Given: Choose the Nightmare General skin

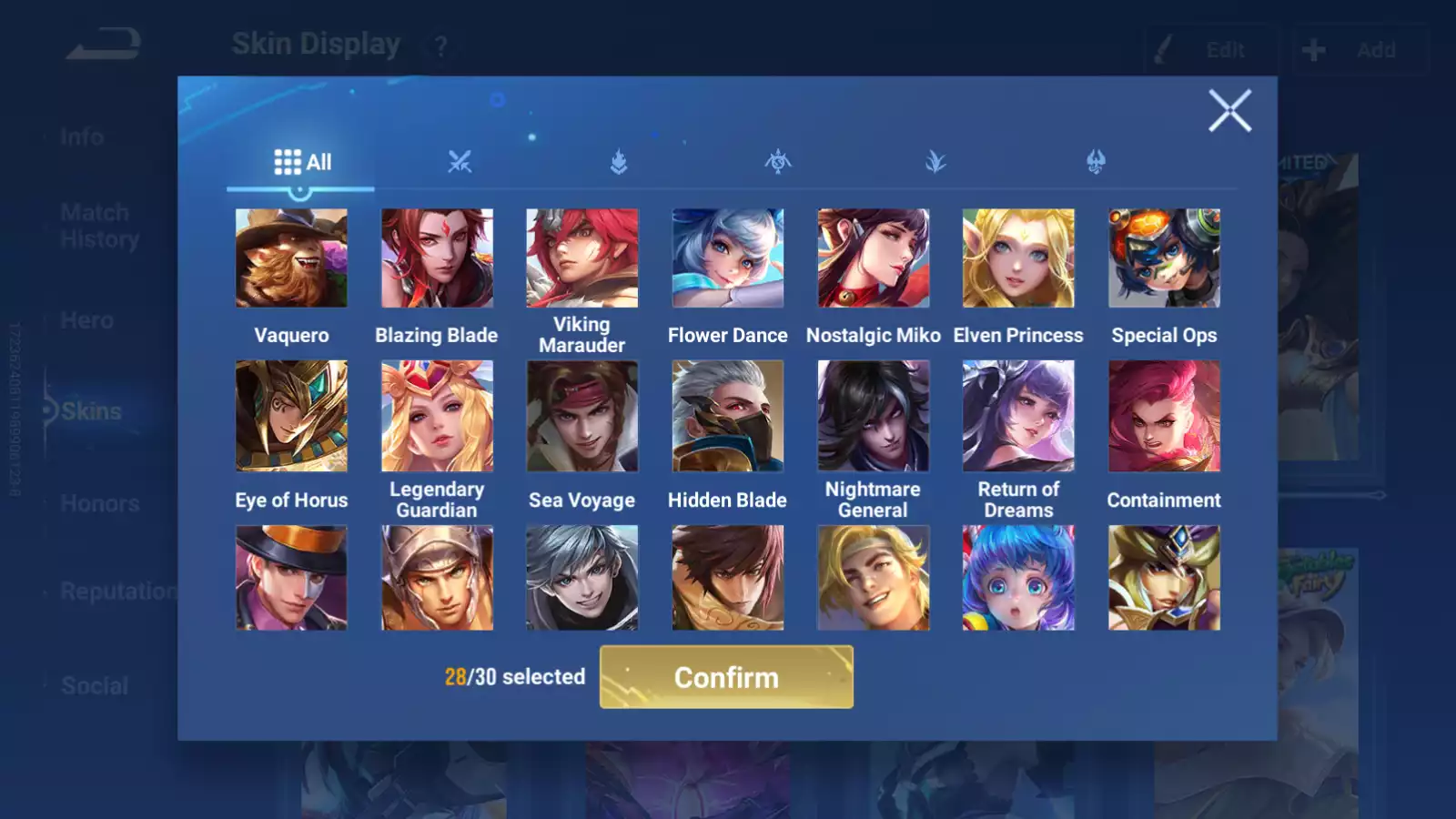Looking at the screenshot, I should [874, 416].
